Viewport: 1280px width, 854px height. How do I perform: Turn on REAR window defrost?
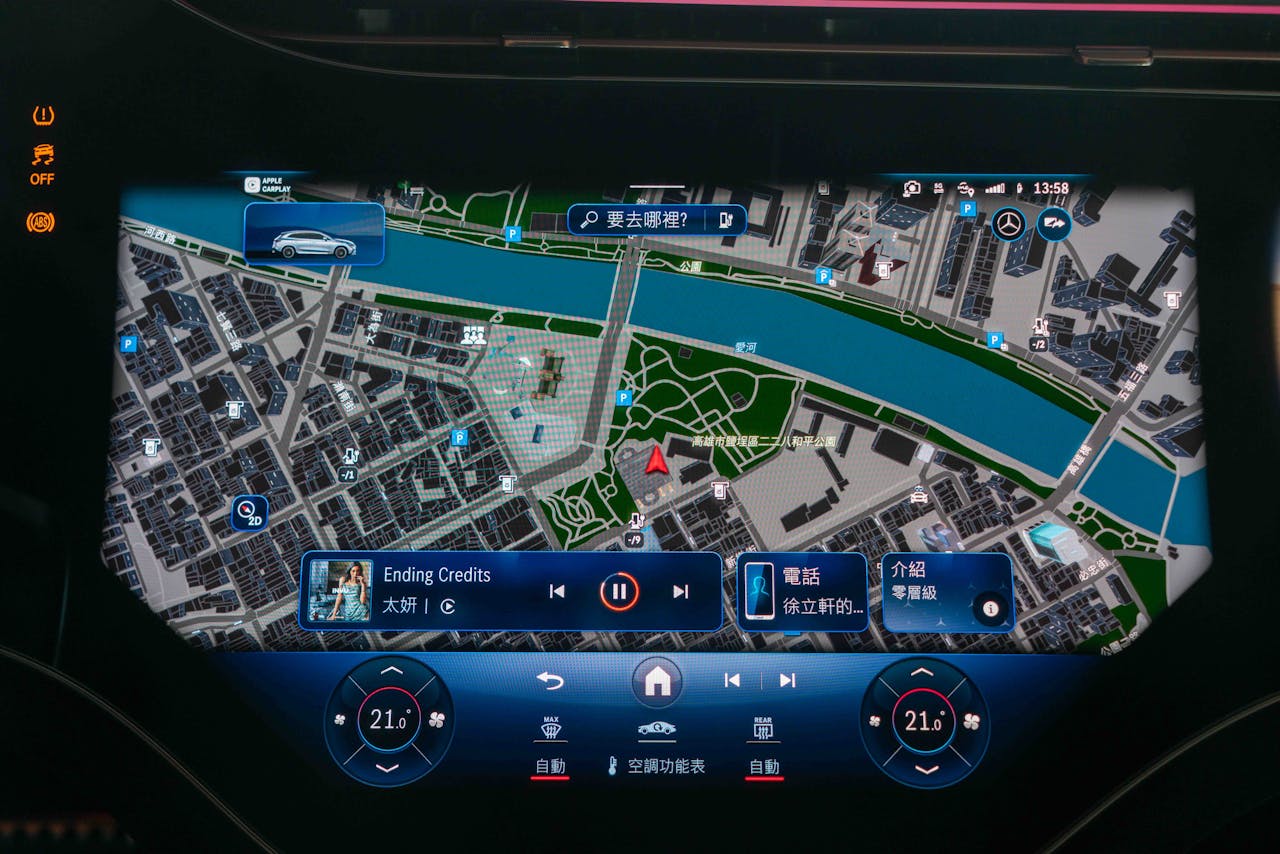click(764, 729)
